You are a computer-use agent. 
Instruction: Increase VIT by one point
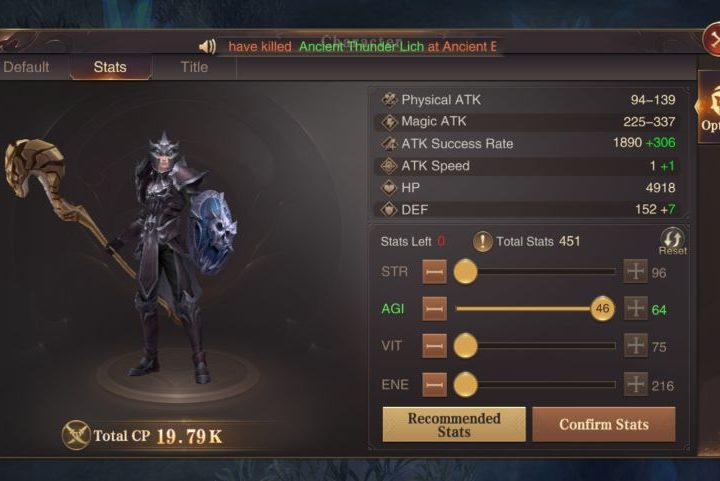click(635, 346)
